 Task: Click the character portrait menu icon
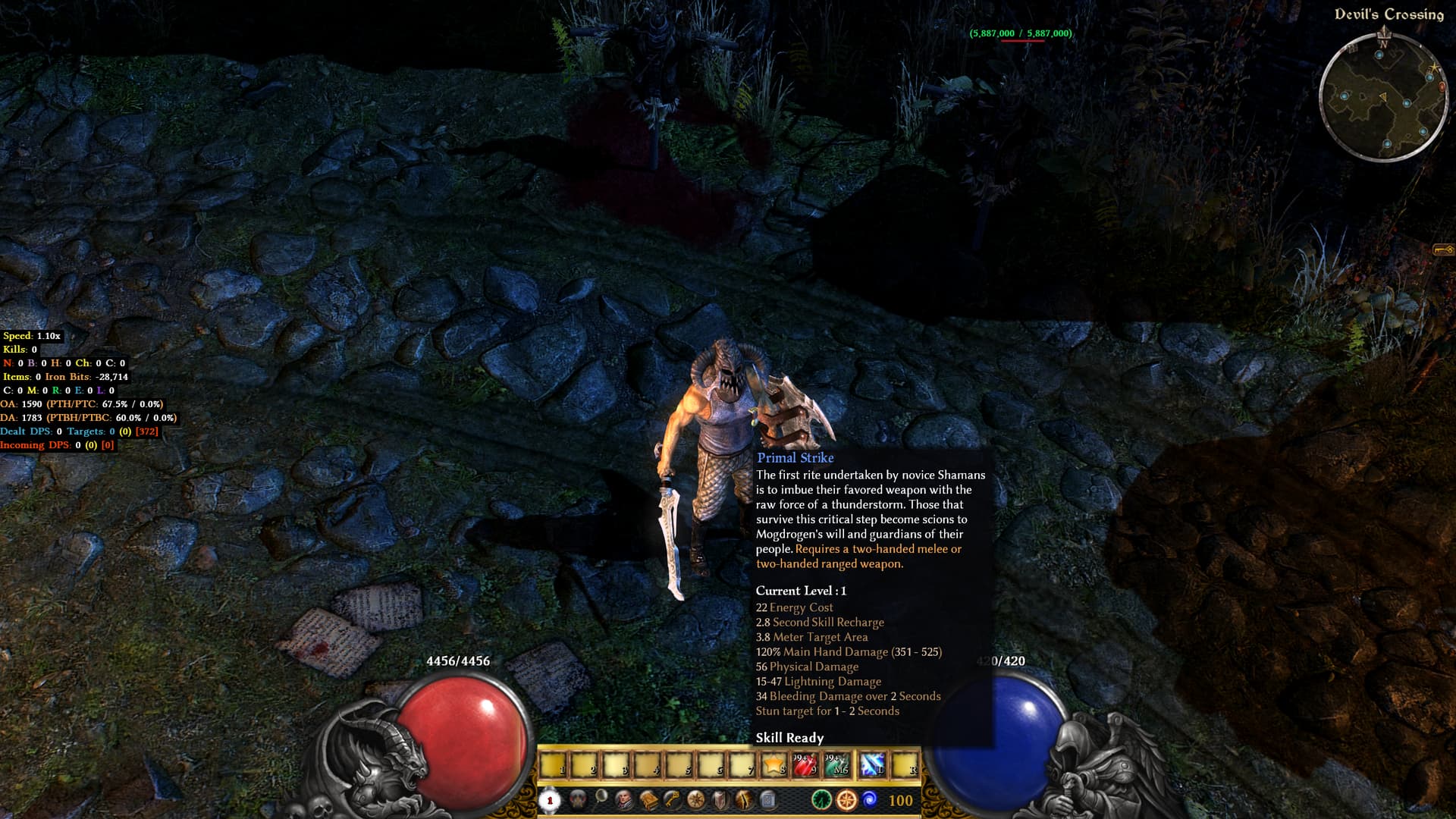pyautogui.click(x=624, y=800)
